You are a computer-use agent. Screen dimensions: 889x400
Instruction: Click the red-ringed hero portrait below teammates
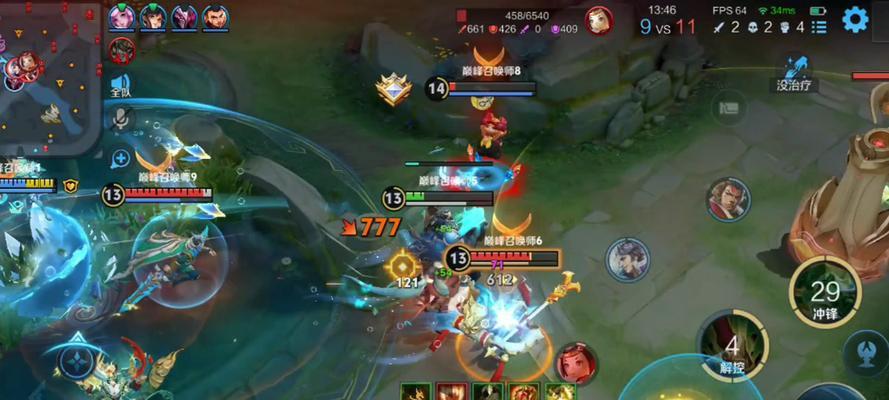[x=122, y=49]
